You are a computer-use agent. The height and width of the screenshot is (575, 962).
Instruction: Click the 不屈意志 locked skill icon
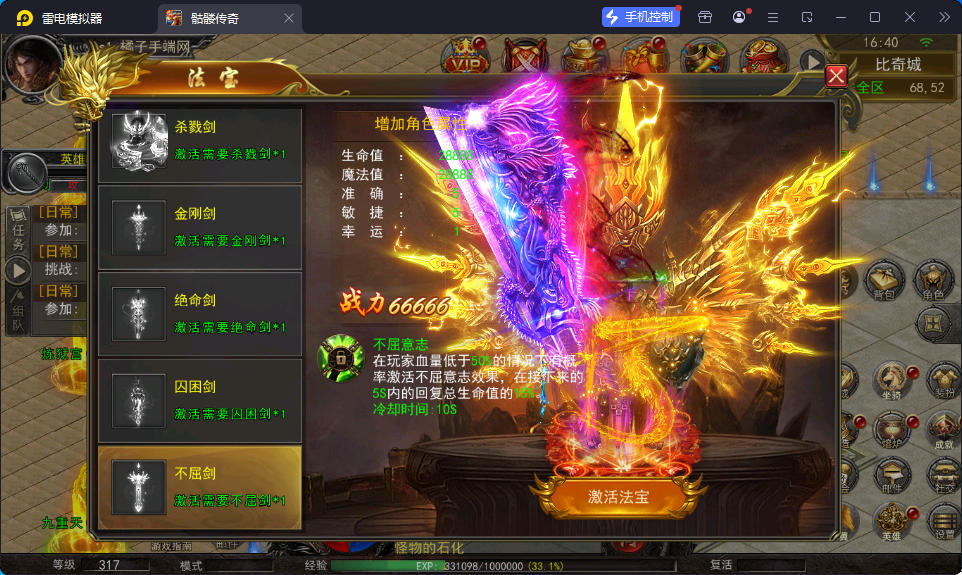point(341,356)
